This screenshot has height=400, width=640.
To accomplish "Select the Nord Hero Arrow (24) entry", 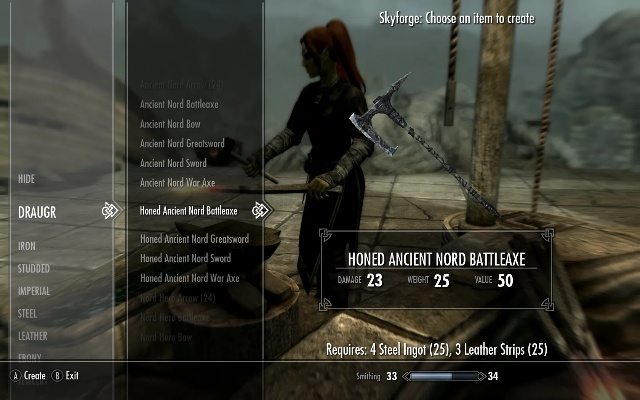I will pyautogui.click(x=178, y=298).
